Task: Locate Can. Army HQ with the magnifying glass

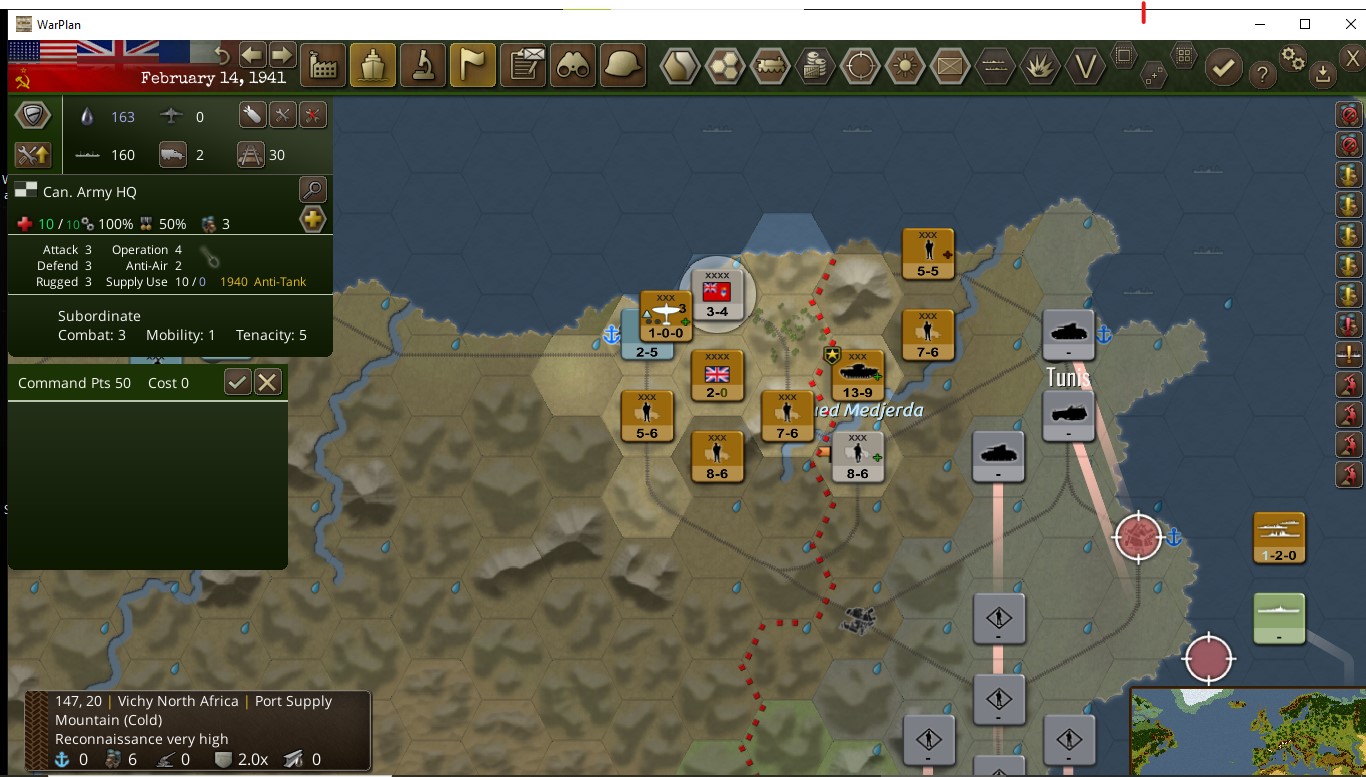Action: coord(313,189)
